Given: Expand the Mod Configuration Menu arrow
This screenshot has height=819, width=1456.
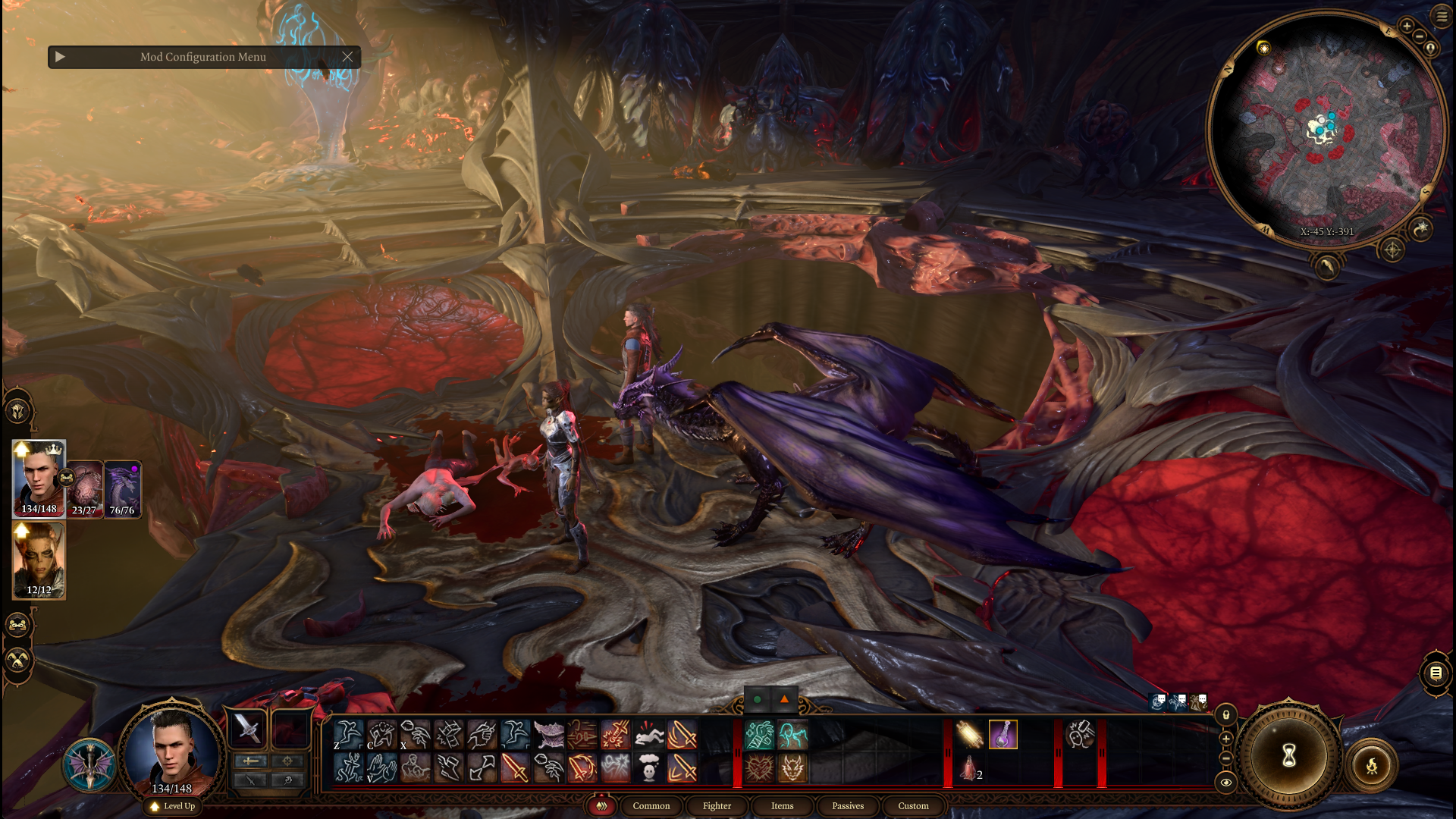Looking at the screenshot, I should 61,57.
